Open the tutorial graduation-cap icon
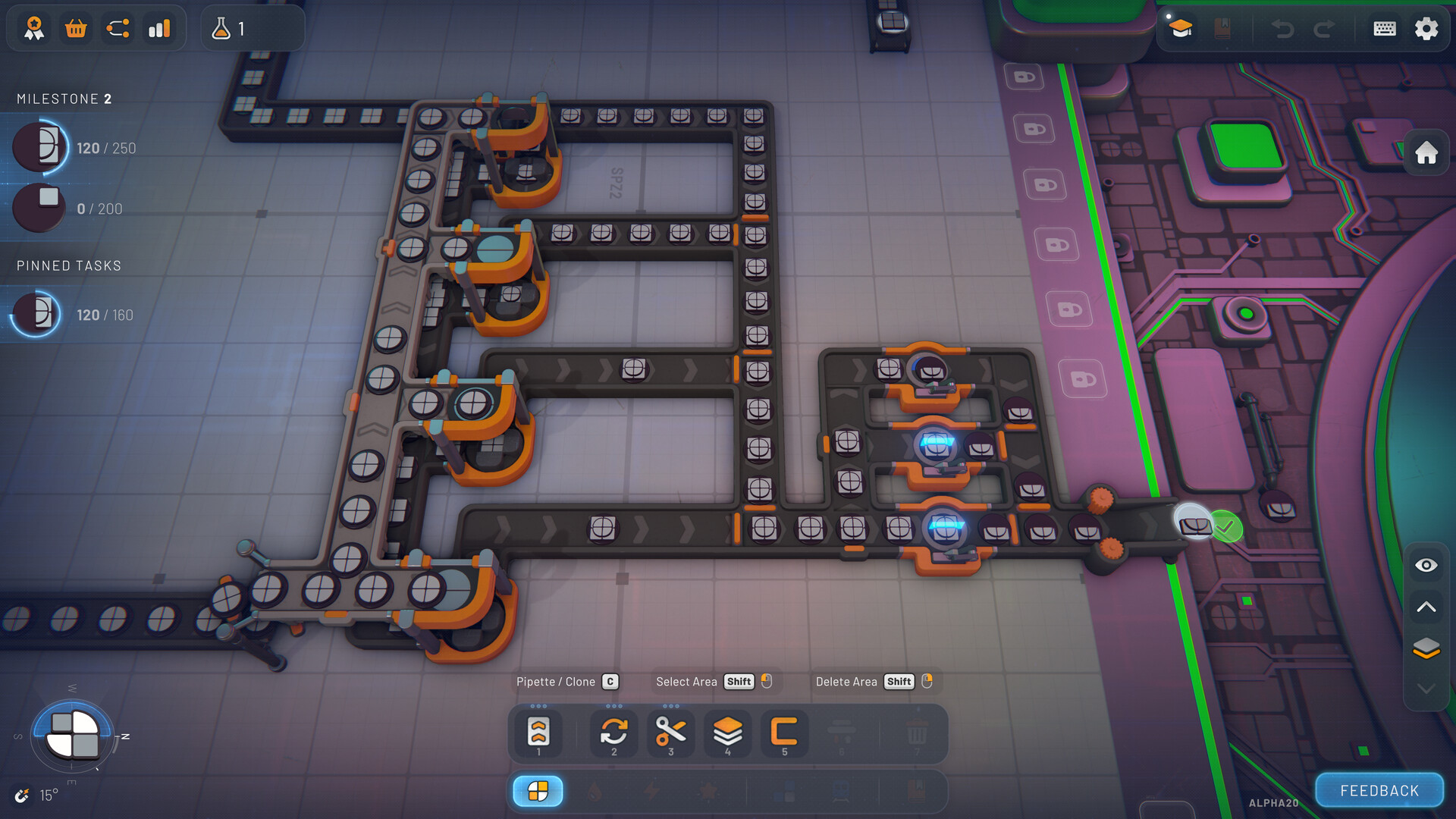 (x=1181, y=29)
